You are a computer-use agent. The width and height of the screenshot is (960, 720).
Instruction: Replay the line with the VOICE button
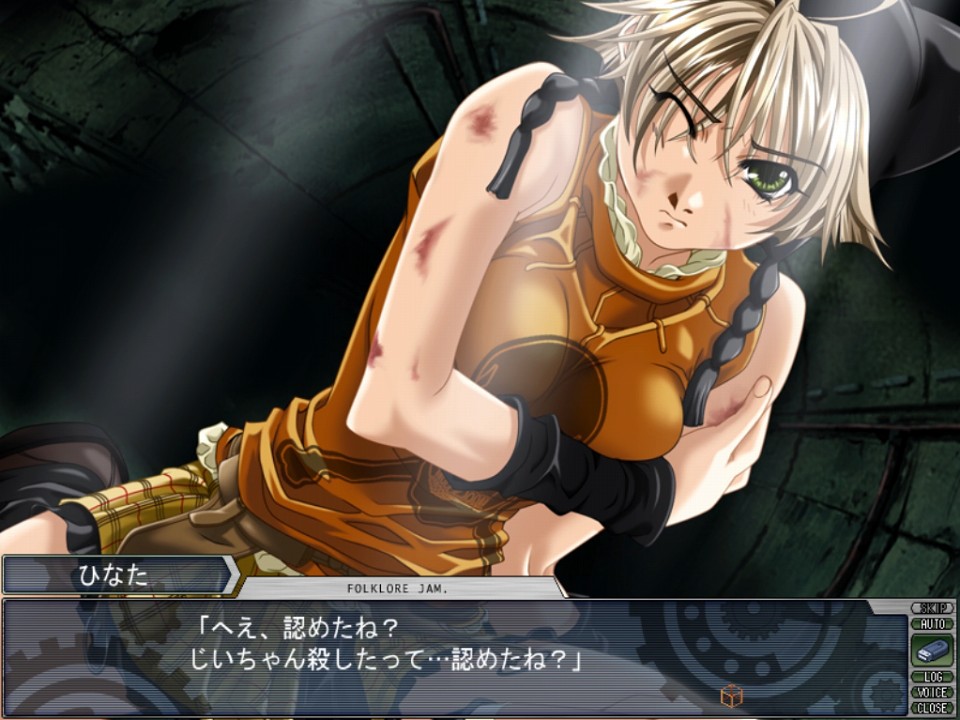click(932, 692)
